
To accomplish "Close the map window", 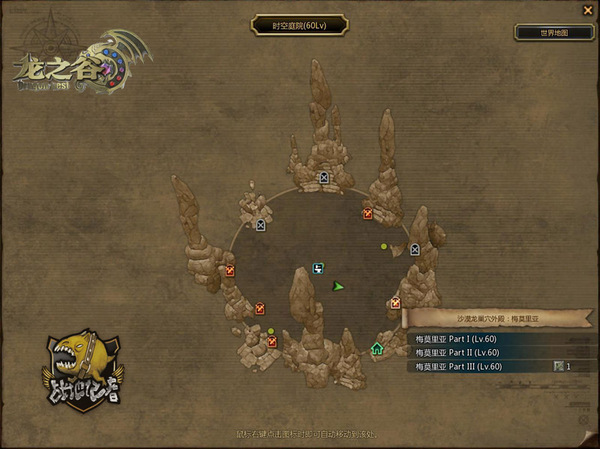I will pos(586,10).
